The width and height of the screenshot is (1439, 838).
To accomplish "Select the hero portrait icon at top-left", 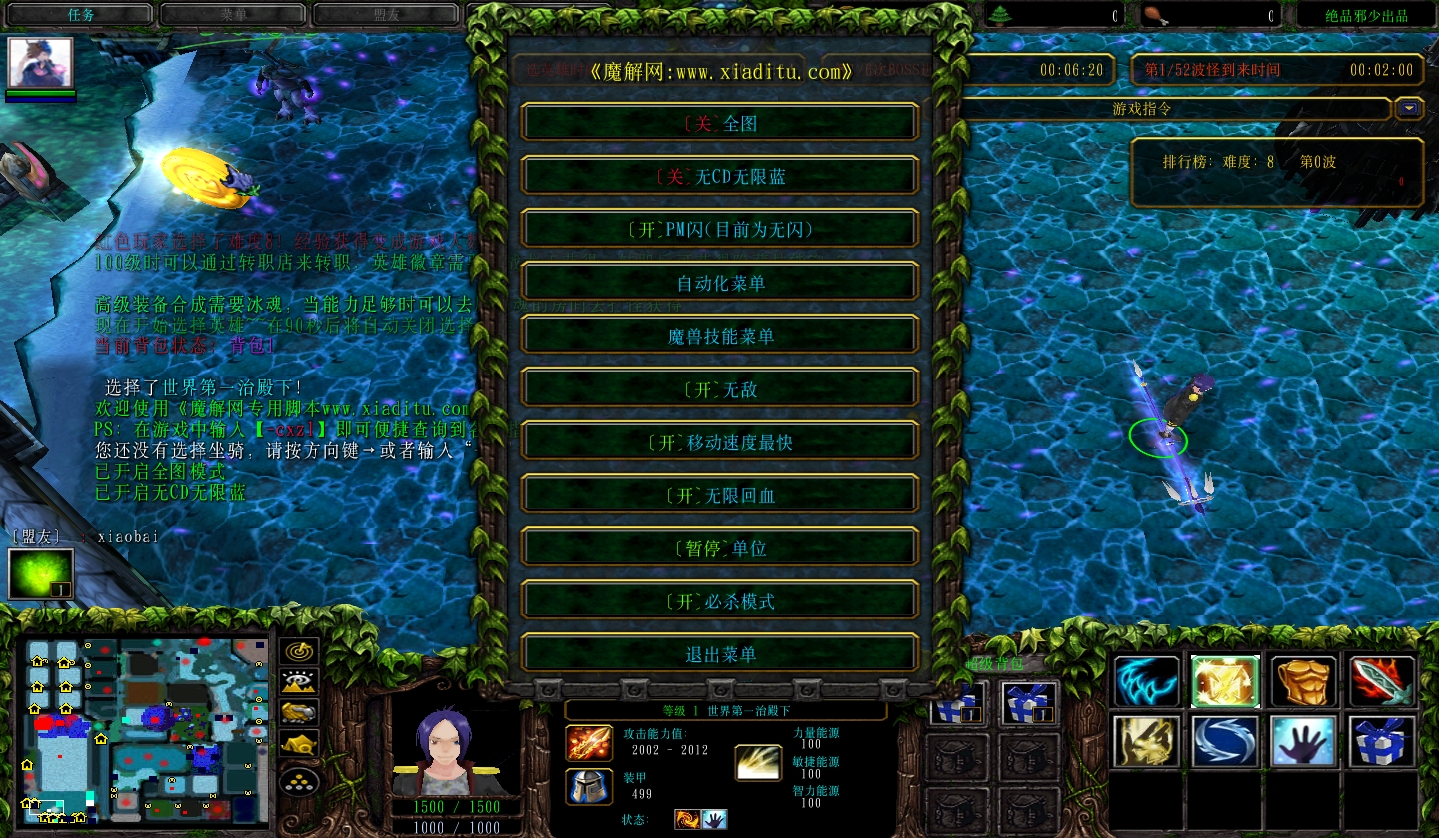I will click(x=41, y=63).
